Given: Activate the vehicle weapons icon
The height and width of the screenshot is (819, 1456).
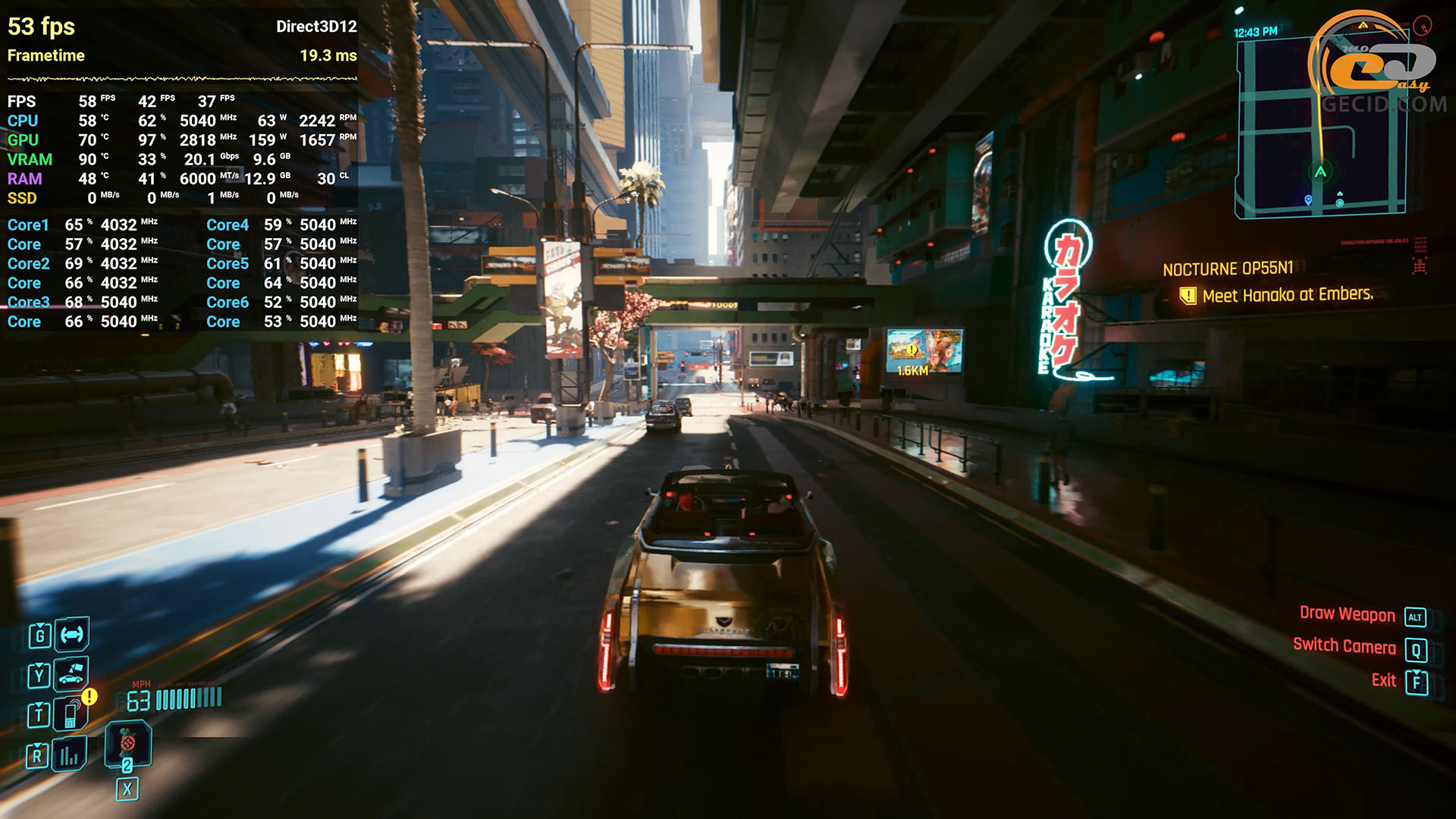Looking at the screenshot, I should point(72,635).
